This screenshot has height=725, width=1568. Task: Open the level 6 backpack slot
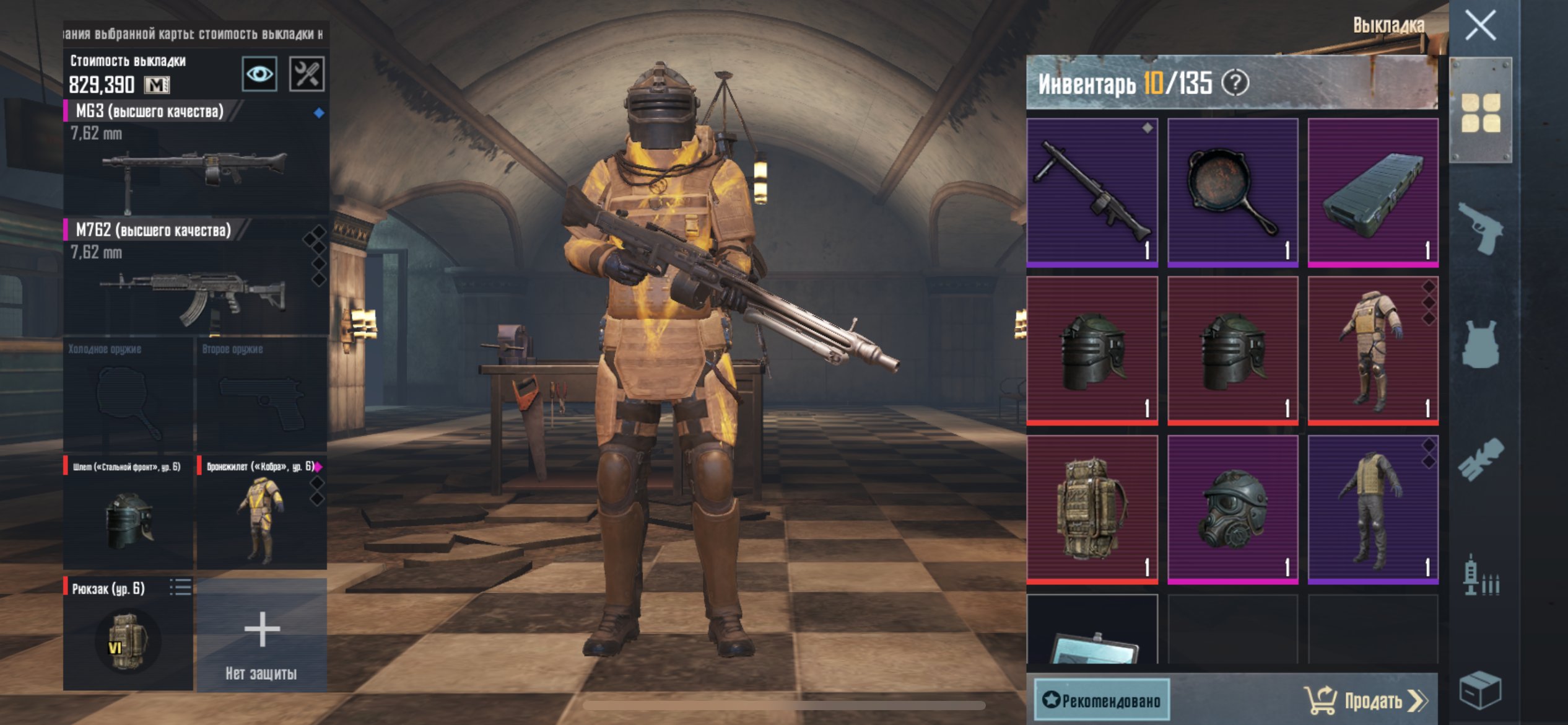point(128,633)
